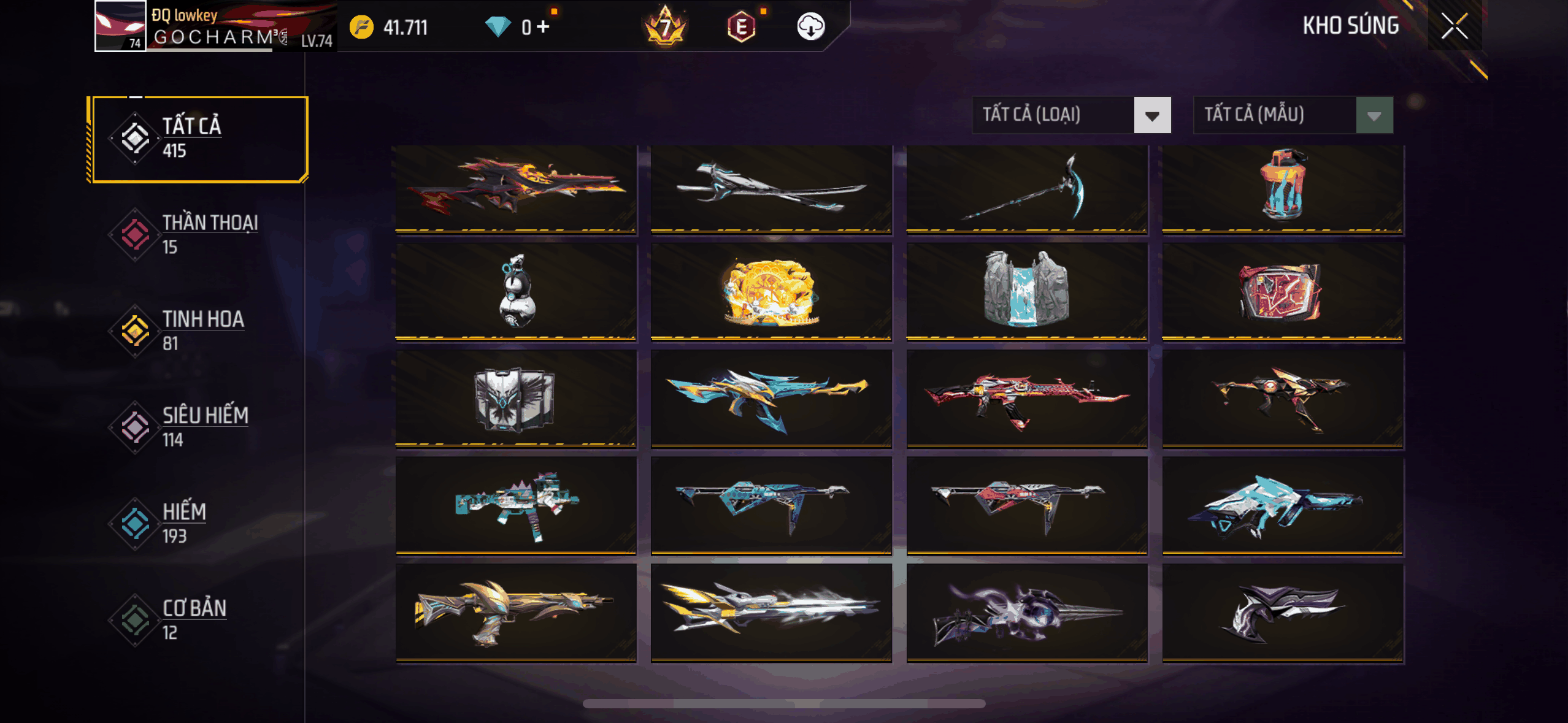Select the panda gourd grenade skin
The height and width of the screenshot is (723, 1568).
[x=515, y=292]
